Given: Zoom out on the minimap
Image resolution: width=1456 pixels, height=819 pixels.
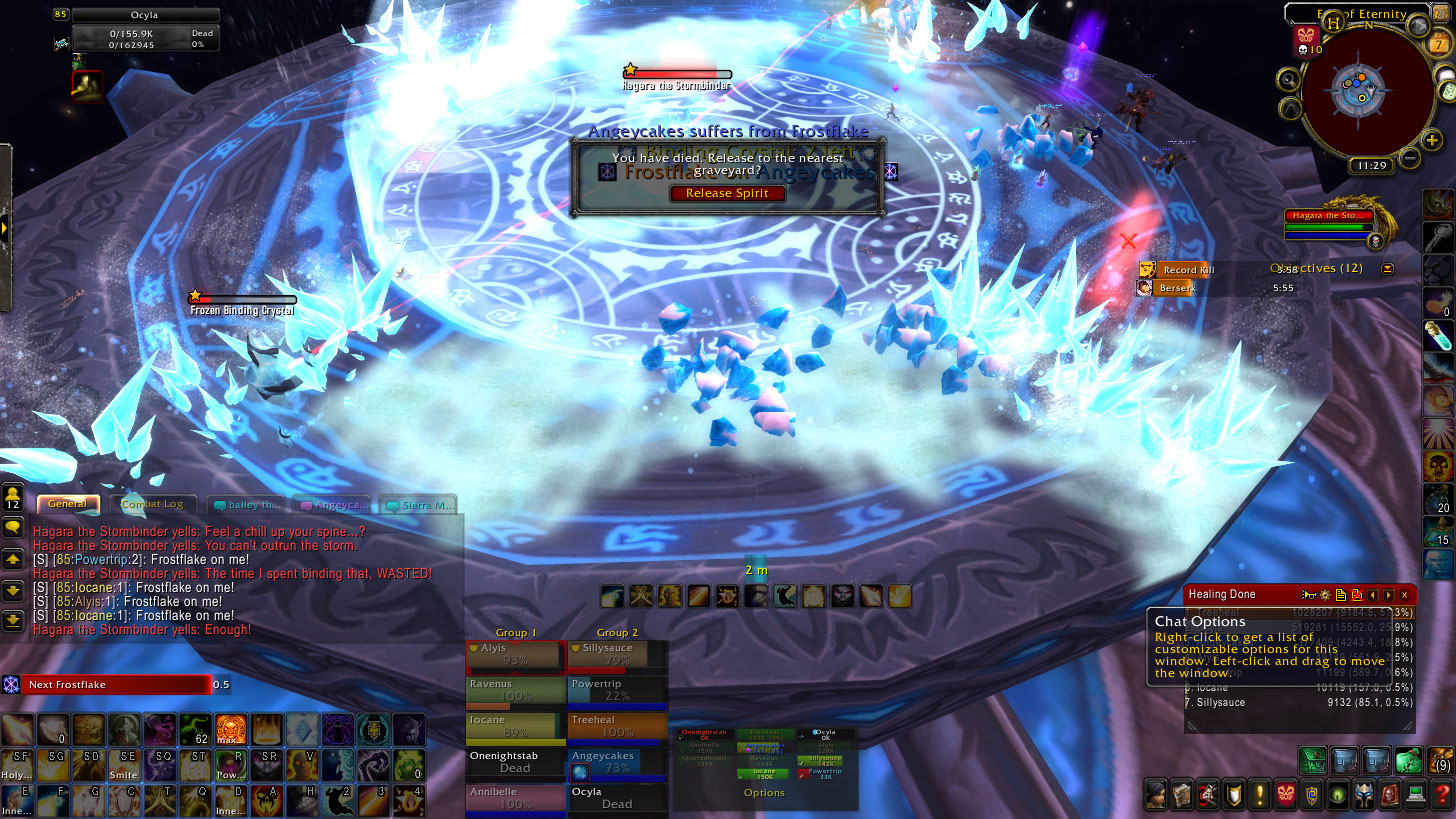Looking at the screenshot, I should click(1409, 158).
